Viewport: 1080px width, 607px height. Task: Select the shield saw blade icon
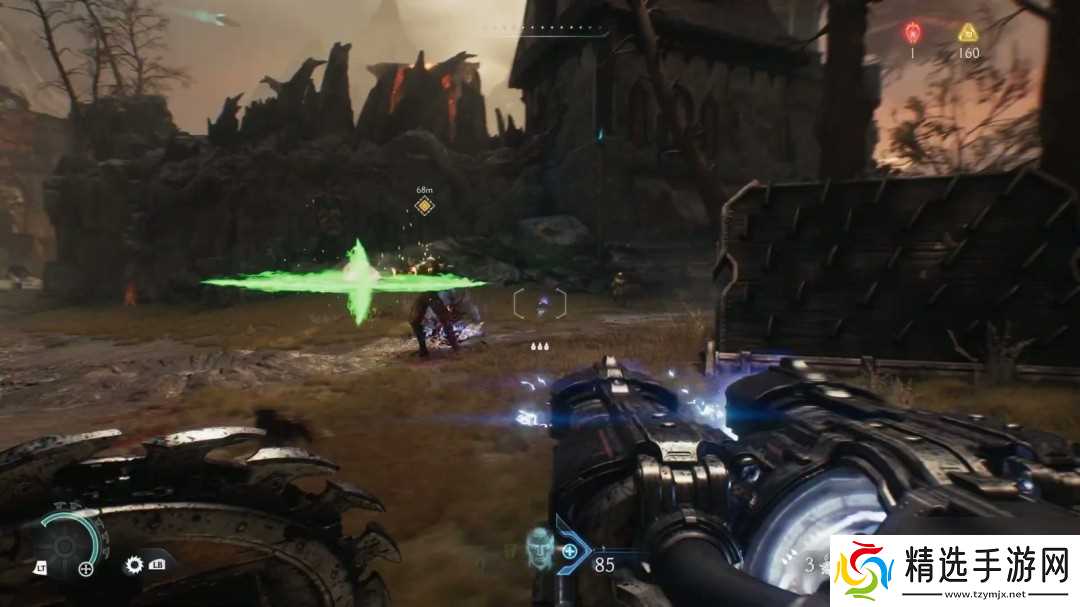[x=134, y=565]
